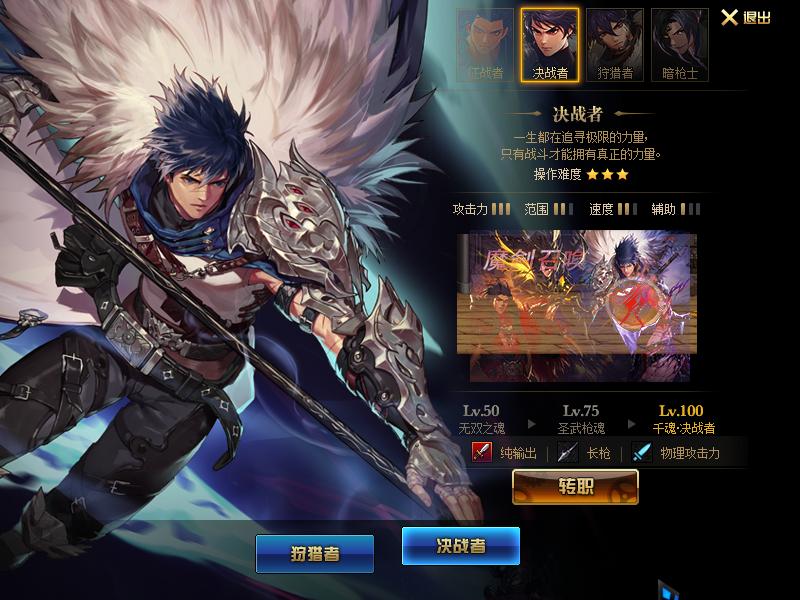The width and height of the screenshot is (800, 600).
Task: Click the blue 狩猎者 button at the bottom
Action: 314,554
